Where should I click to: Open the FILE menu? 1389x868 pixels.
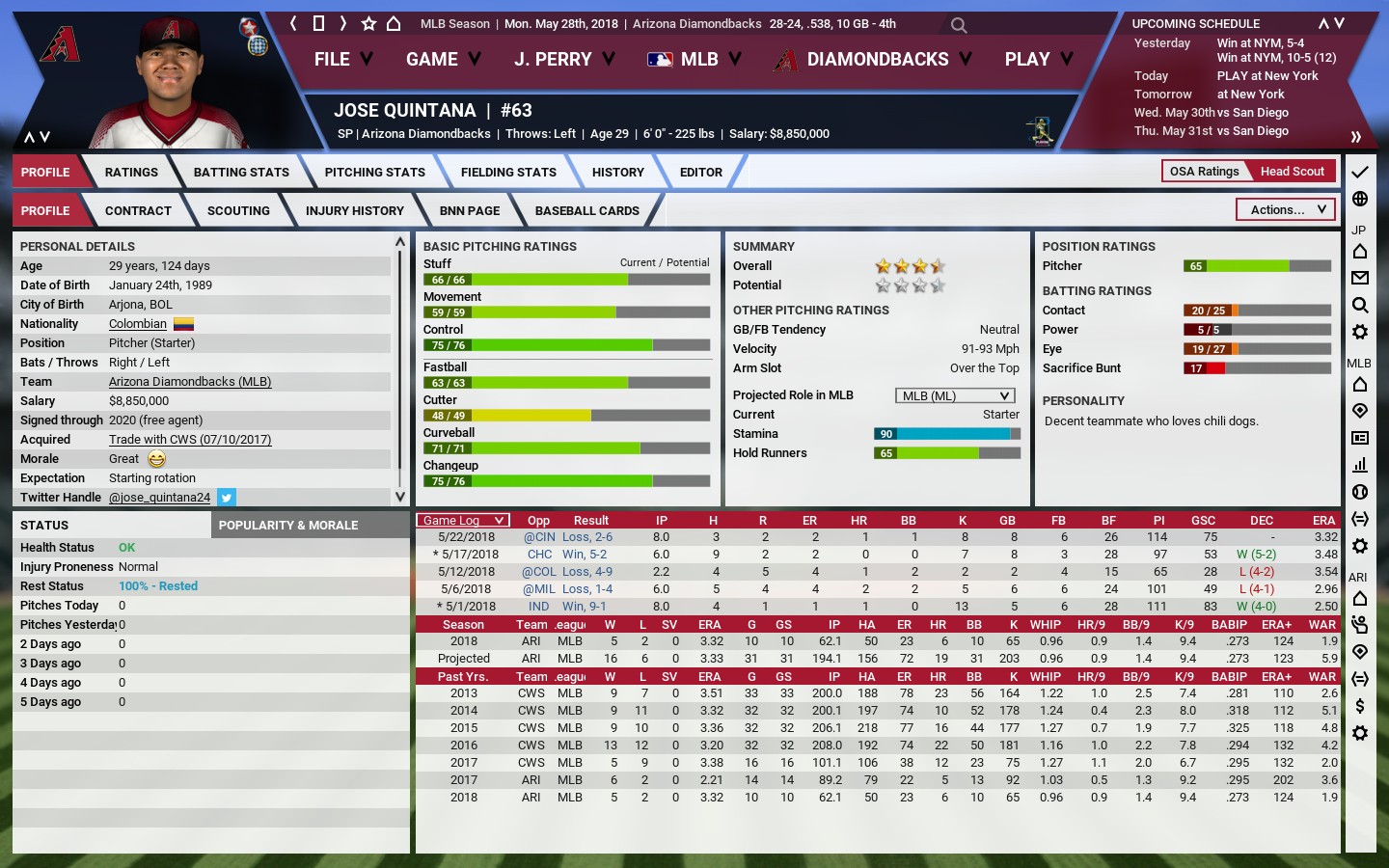click(x=342, y=60)
